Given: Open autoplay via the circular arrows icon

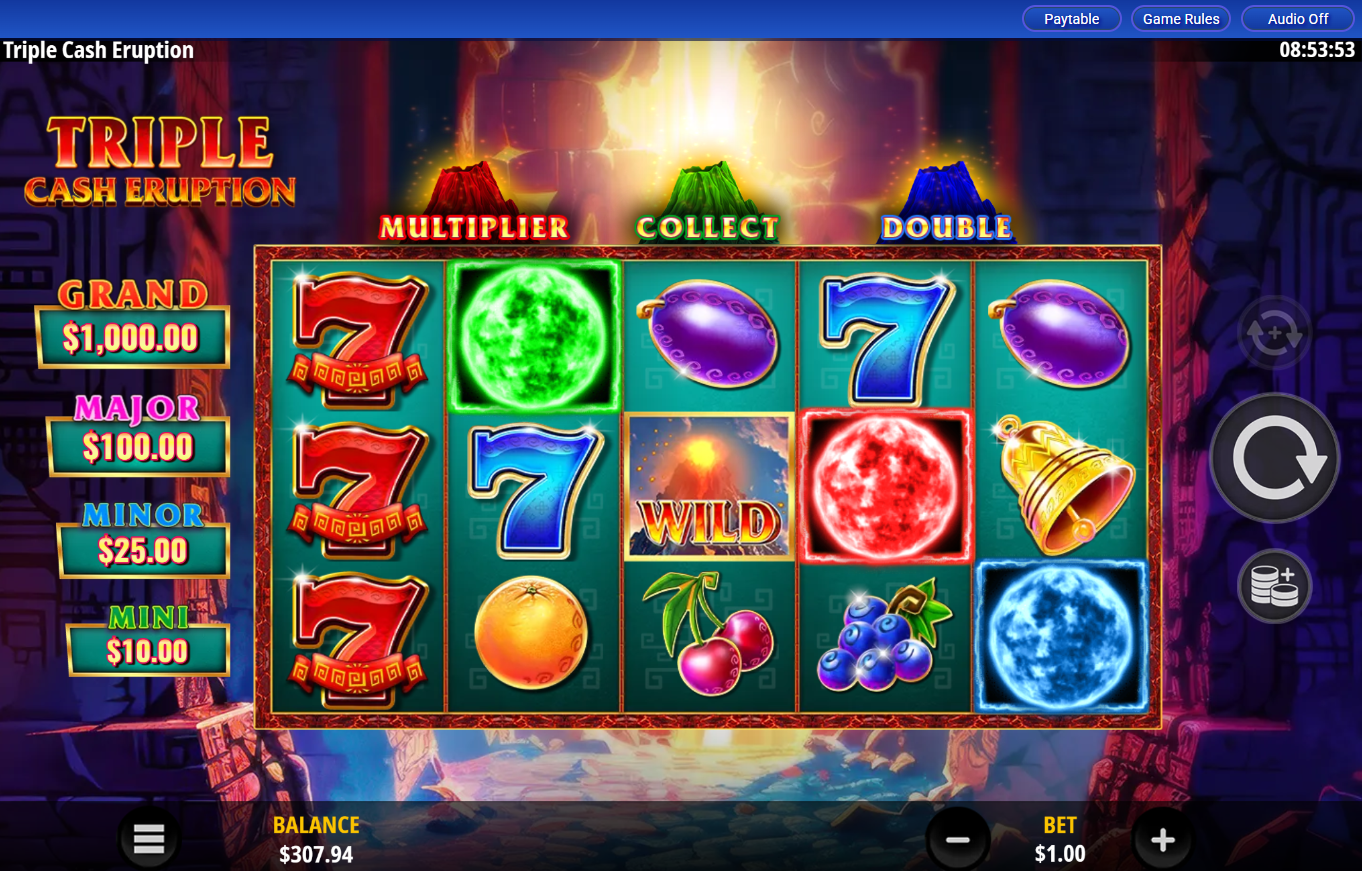Looking at the screenshot, I should 1272,334.
